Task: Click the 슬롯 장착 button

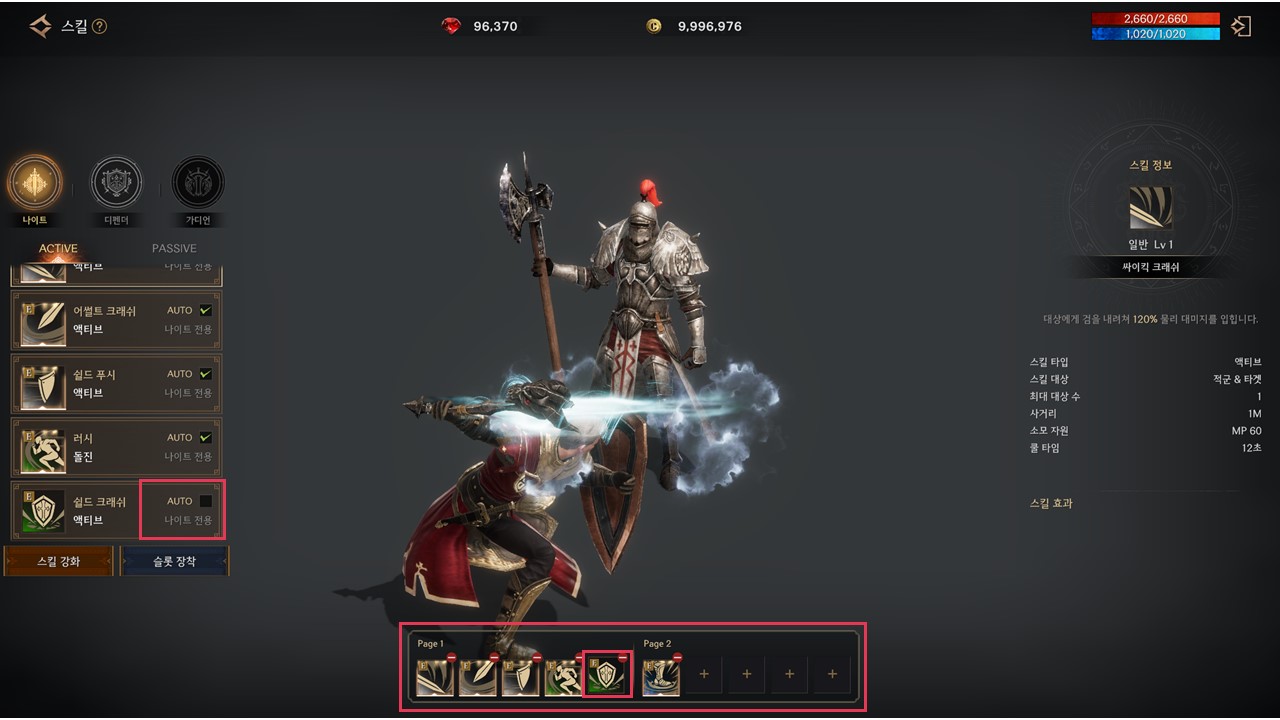Action: (175, 561)
